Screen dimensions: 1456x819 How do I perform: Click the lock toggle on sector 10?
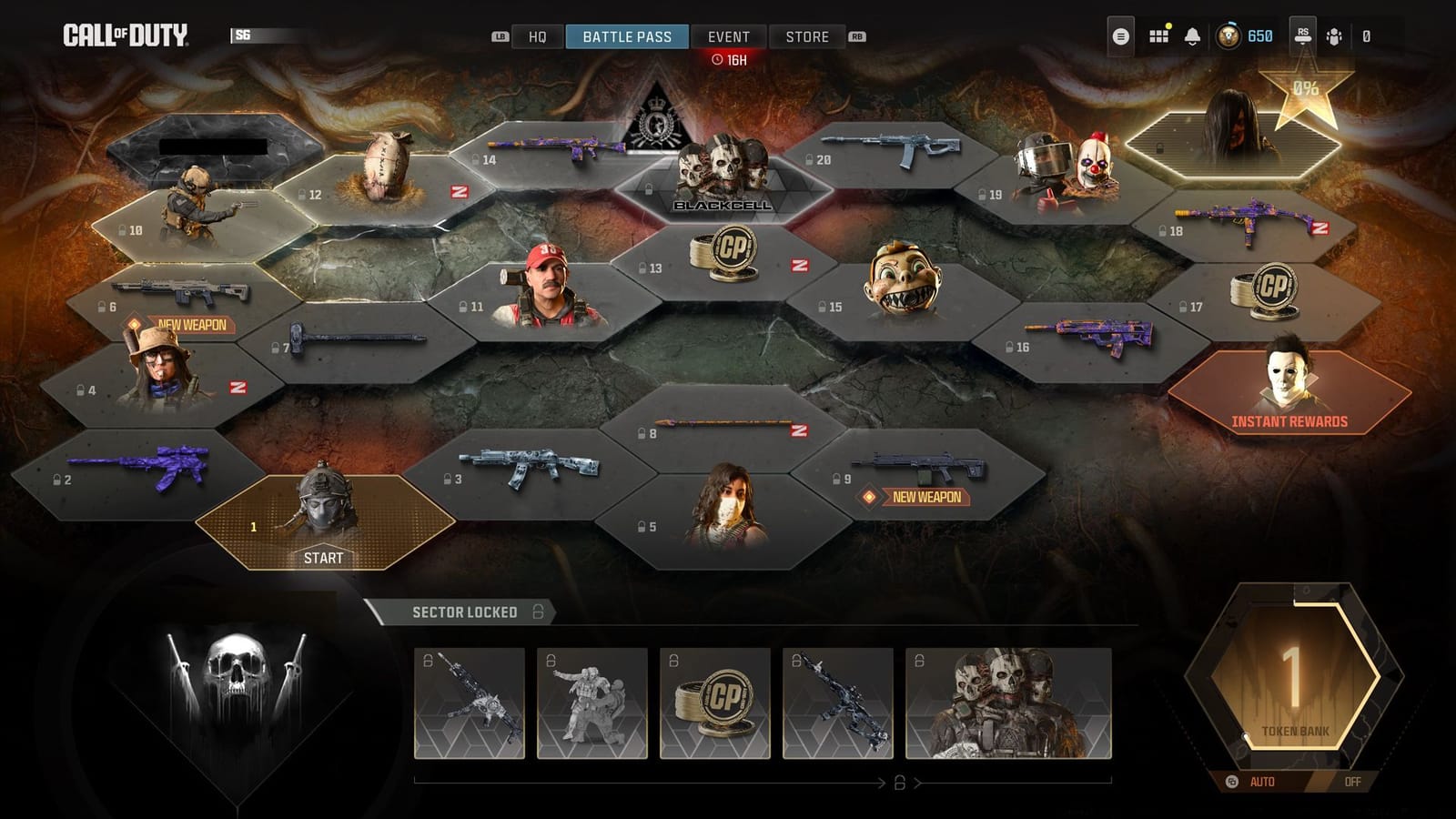(121, 228)
